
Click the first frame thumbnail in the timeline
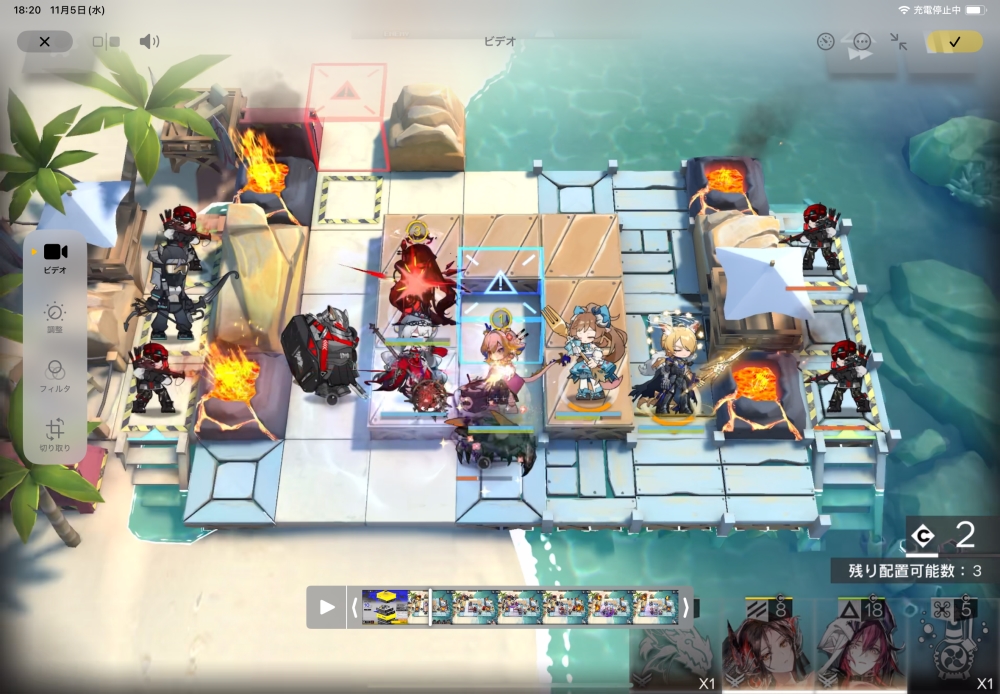tap(385, 607)
